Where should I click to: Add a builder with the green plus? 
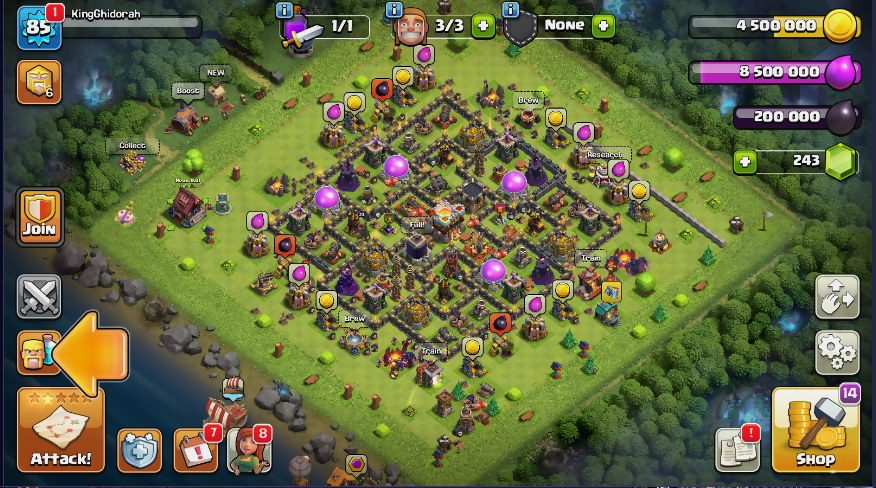pos(483,25)
